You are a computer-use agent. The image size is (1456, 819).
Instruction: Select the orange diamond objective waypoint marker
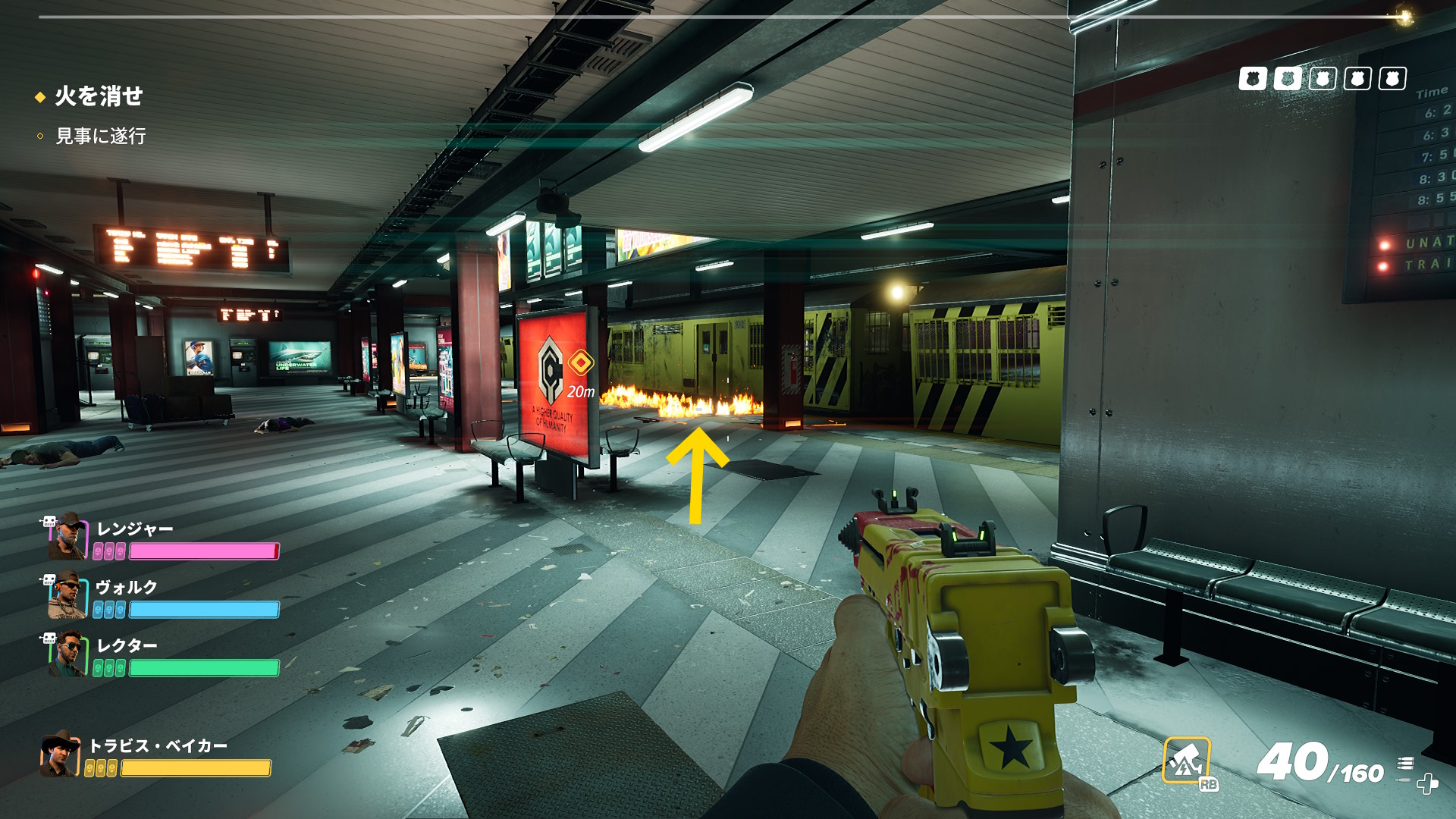pos(581,363)
